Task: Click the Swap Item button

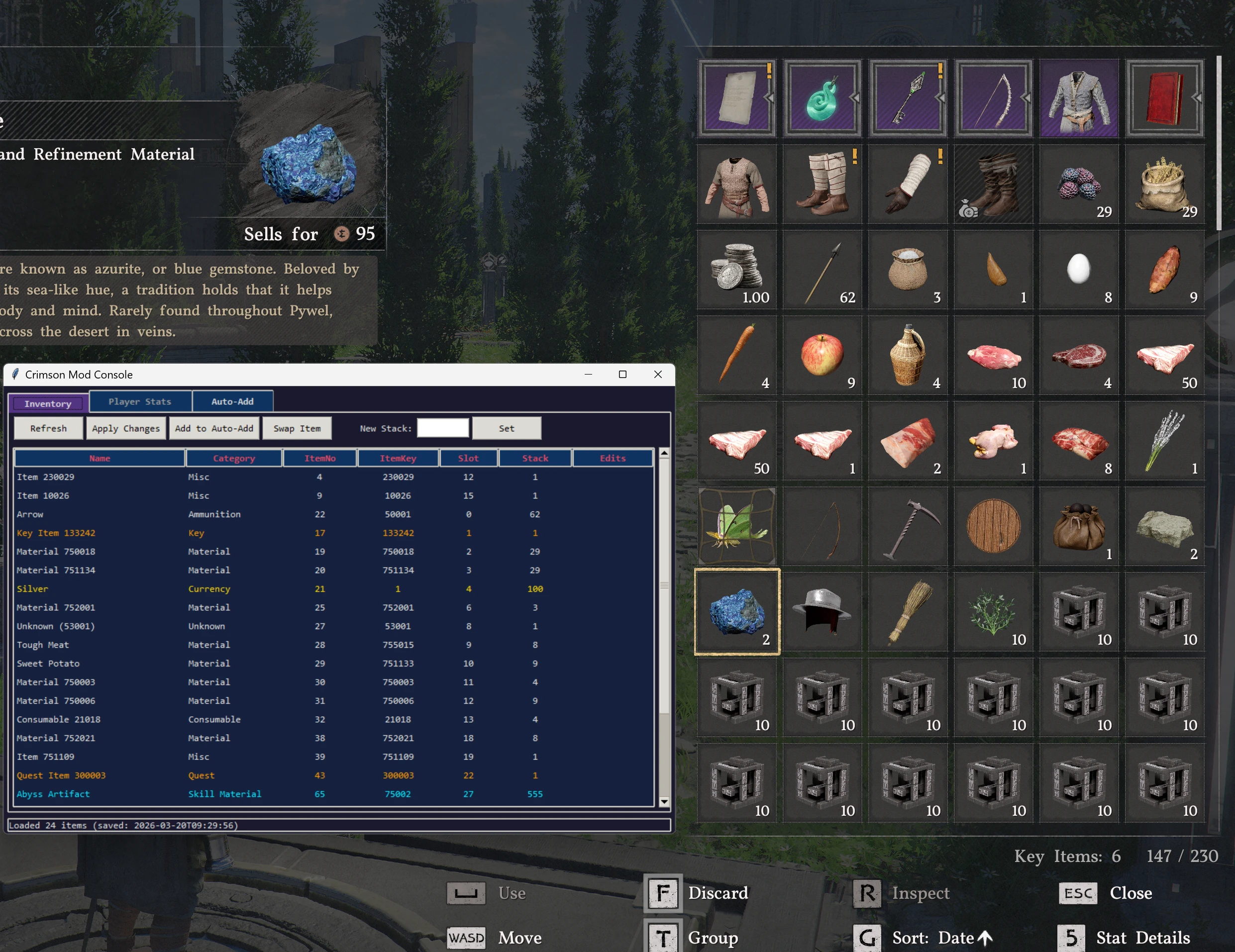Action: point(297,429)
